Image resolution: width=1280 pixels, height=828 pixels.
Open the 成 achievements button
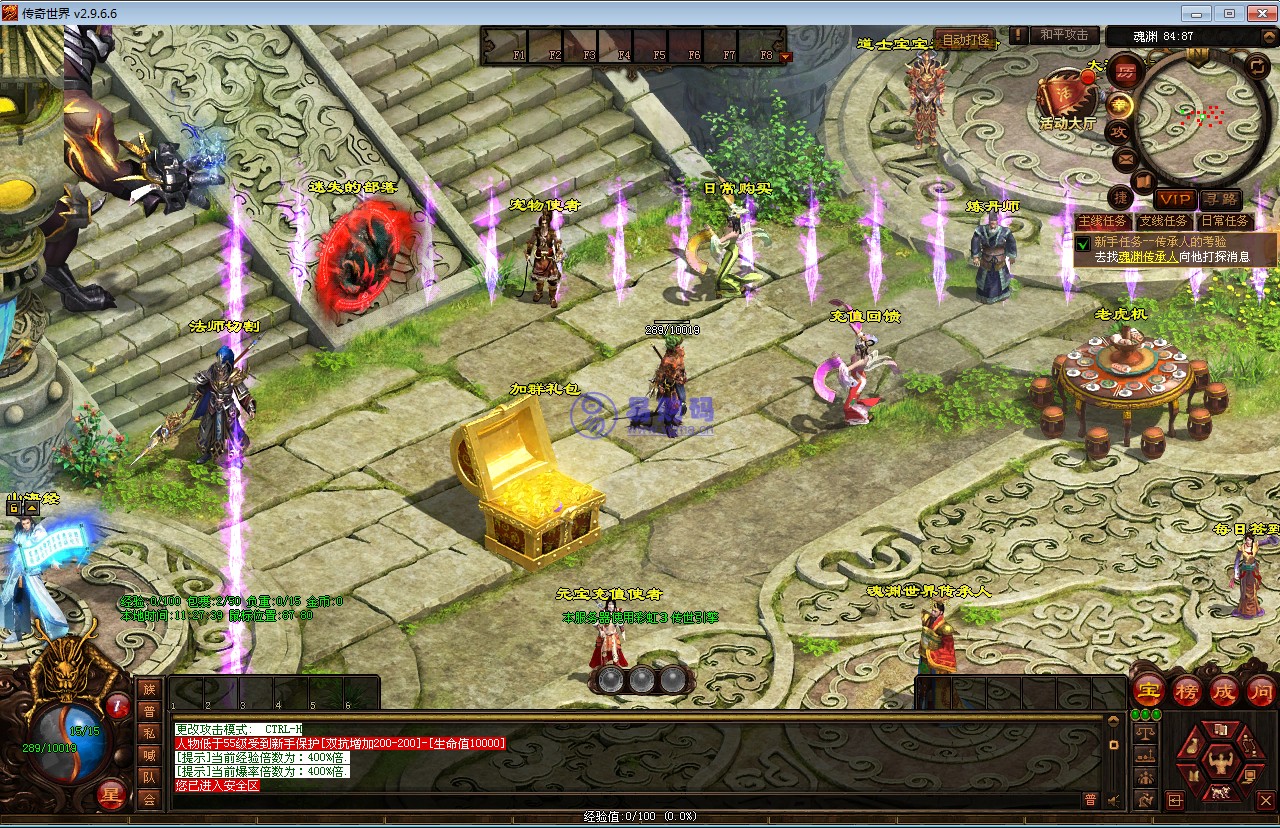tap(1224, 690)
